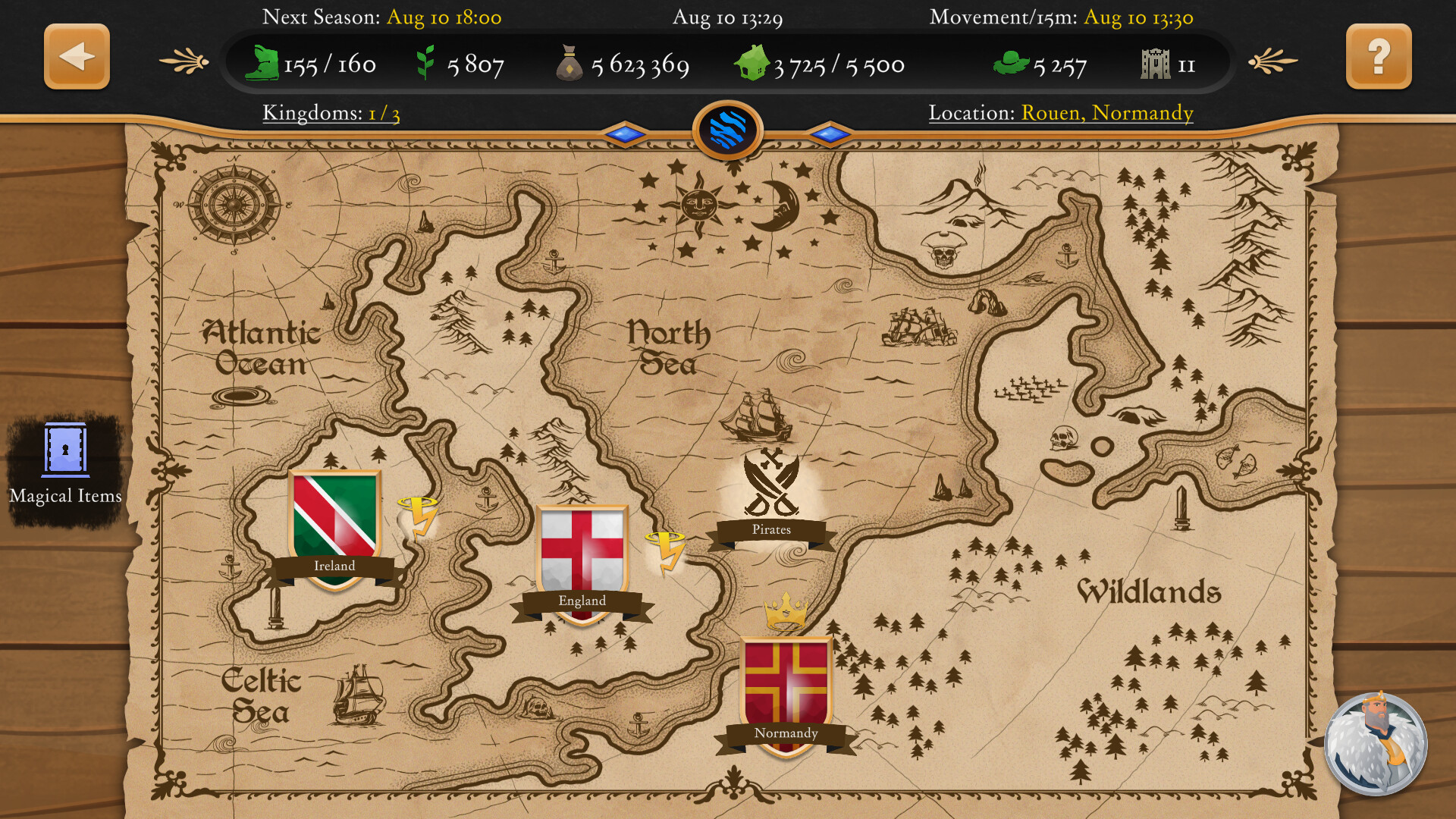This screenshot has height=819, width=1456.
Task: Click the green hat army icon
Action: (x=1012, y=64)
